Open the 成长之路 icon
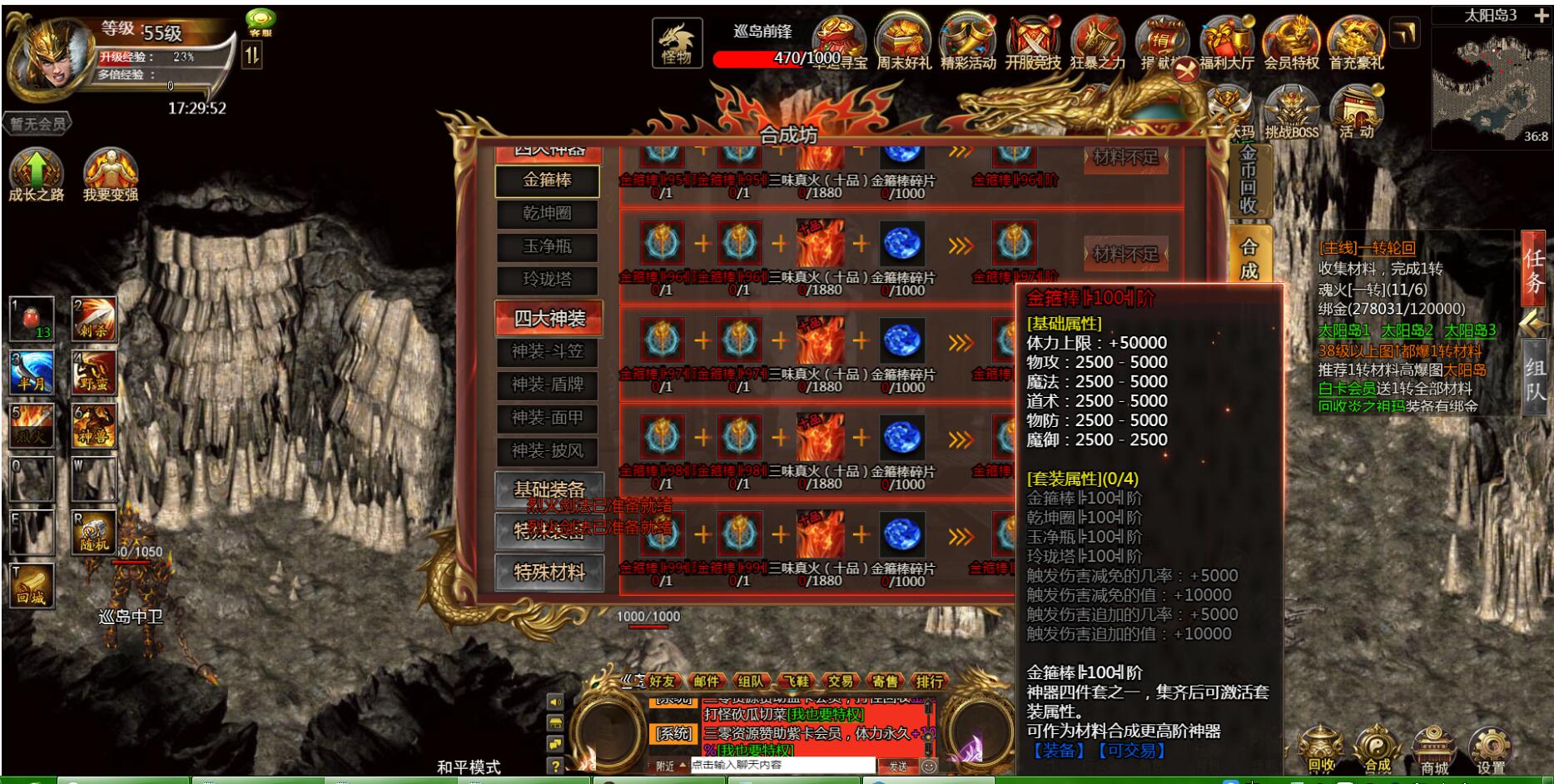Screen dimensions: 1554x784 coord(36,175)
